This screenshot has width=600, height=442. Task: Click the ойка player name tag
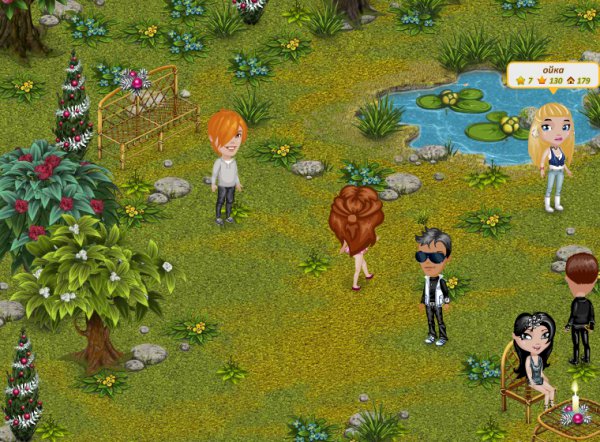click(552, 75)
